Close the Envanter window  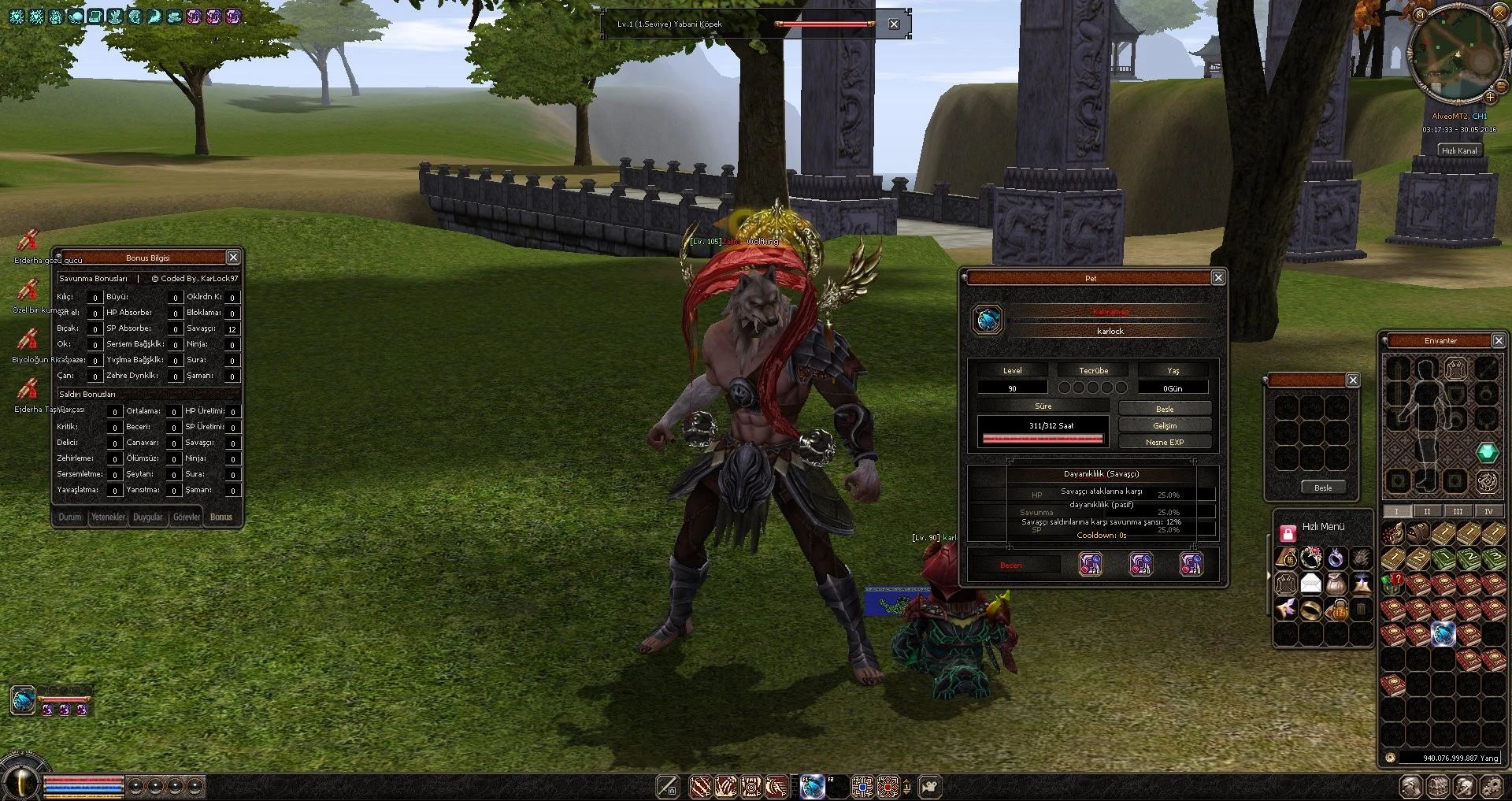(x=1498, y=341)
